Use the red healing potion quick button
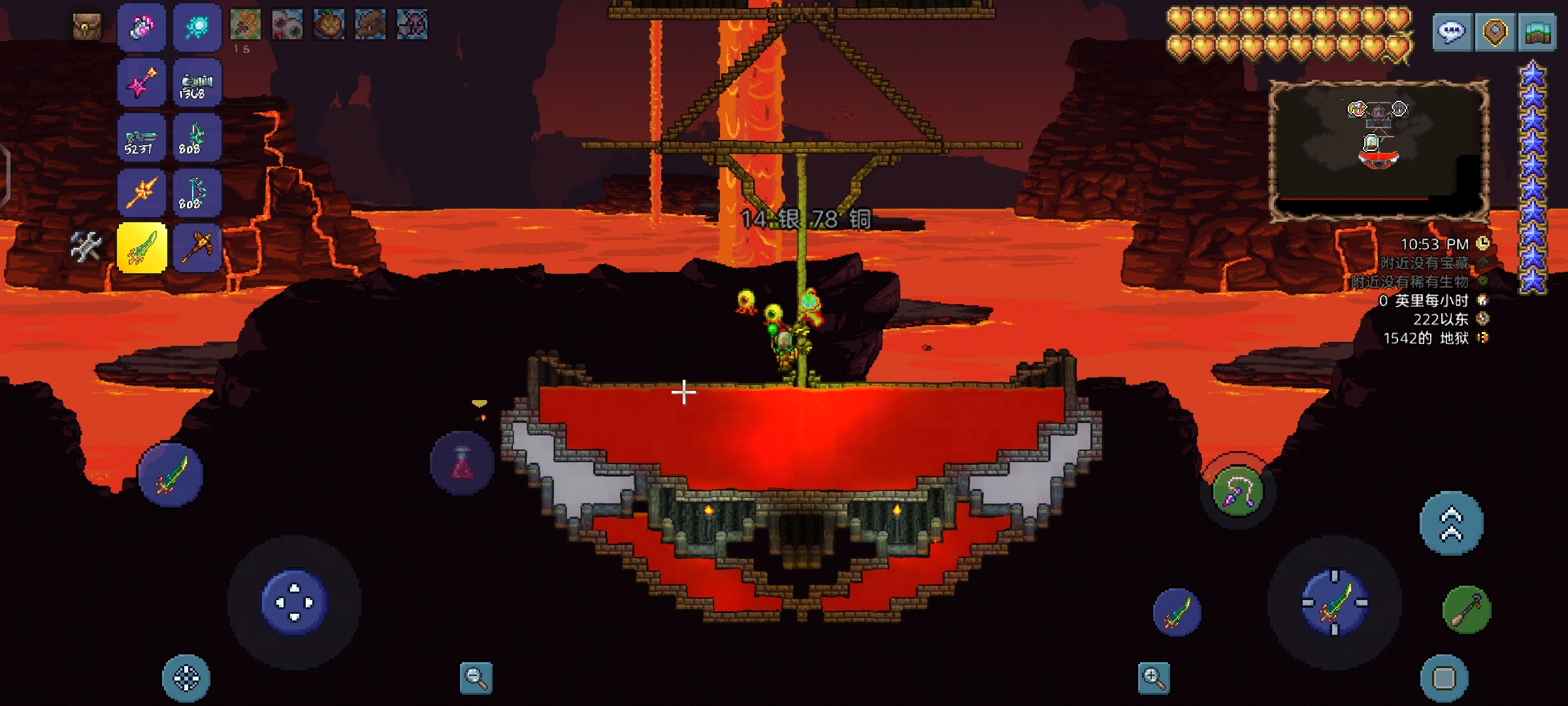Viewport: 1568px width, 706px height. point(462,463)
